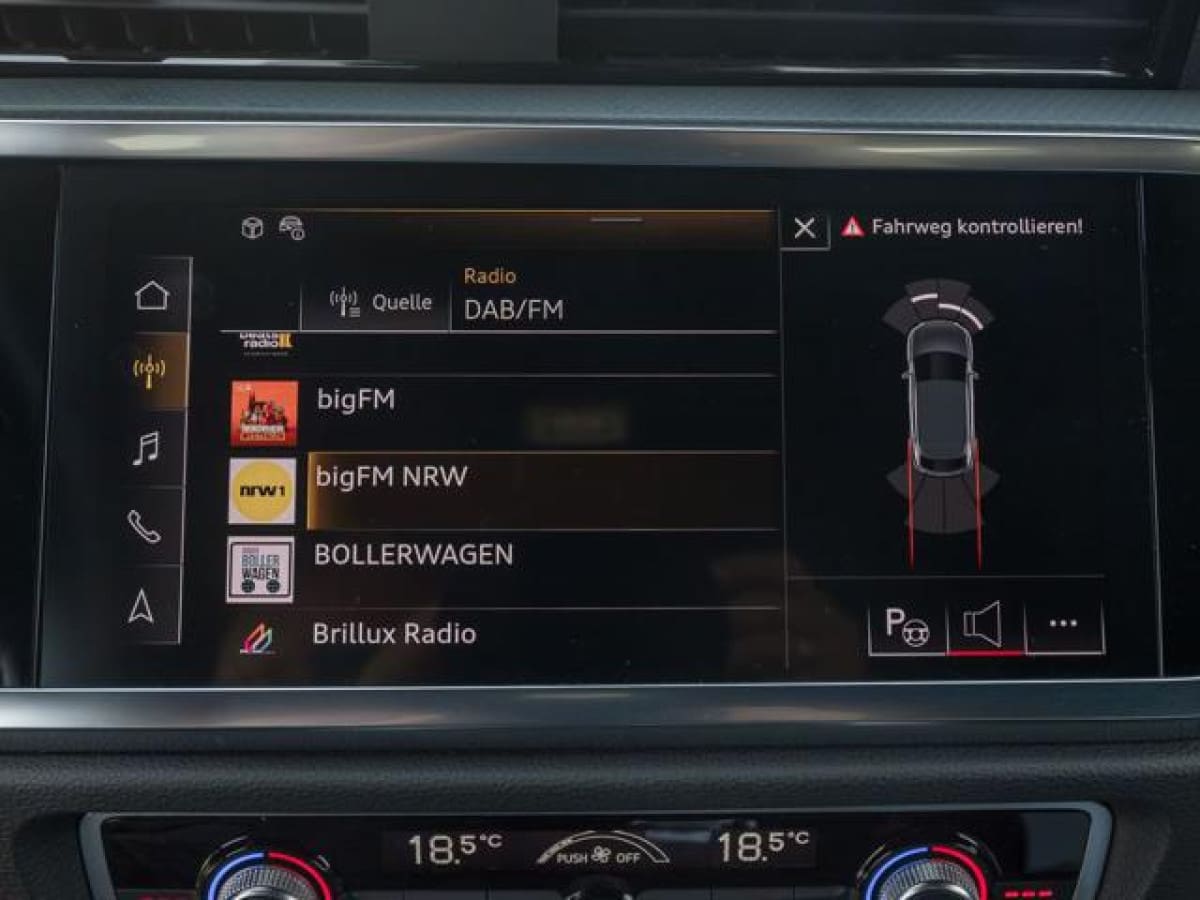Open the home screen icon
Screen dimensions: 1200x900
tap(152, 296)
